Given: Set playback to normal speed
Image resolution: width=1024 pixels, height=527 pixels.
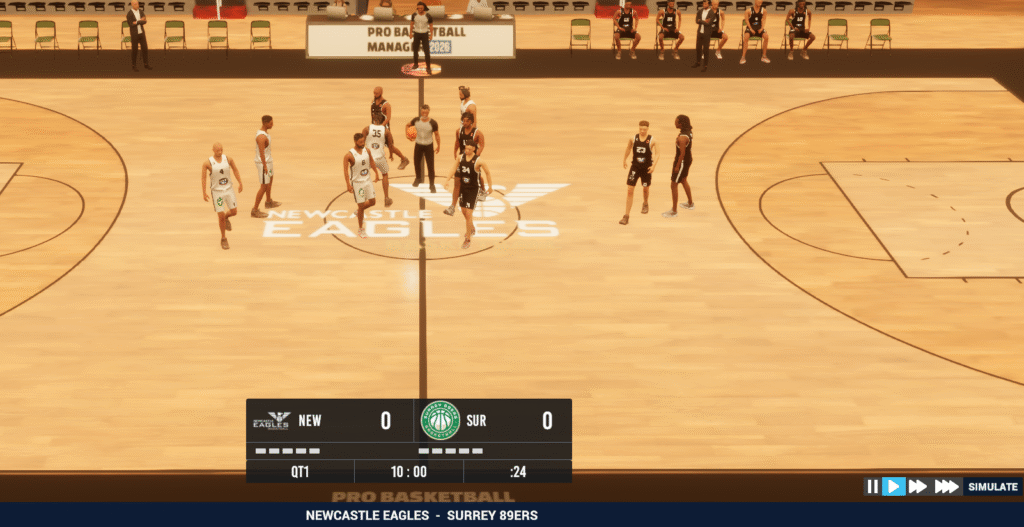Looking at the screenshot, I should tap(894, 487).
